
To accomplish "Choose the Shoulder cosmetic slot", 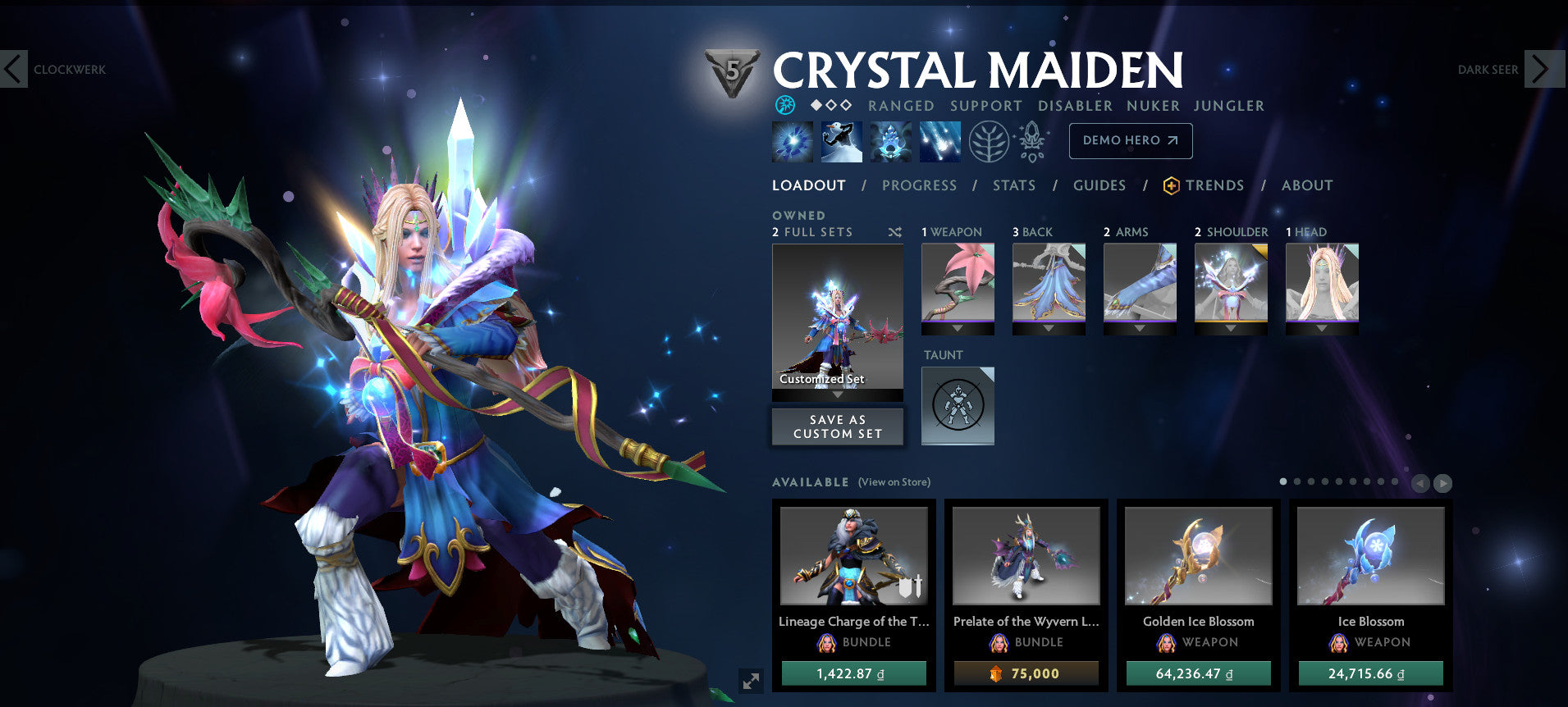I will (1231, 283).
